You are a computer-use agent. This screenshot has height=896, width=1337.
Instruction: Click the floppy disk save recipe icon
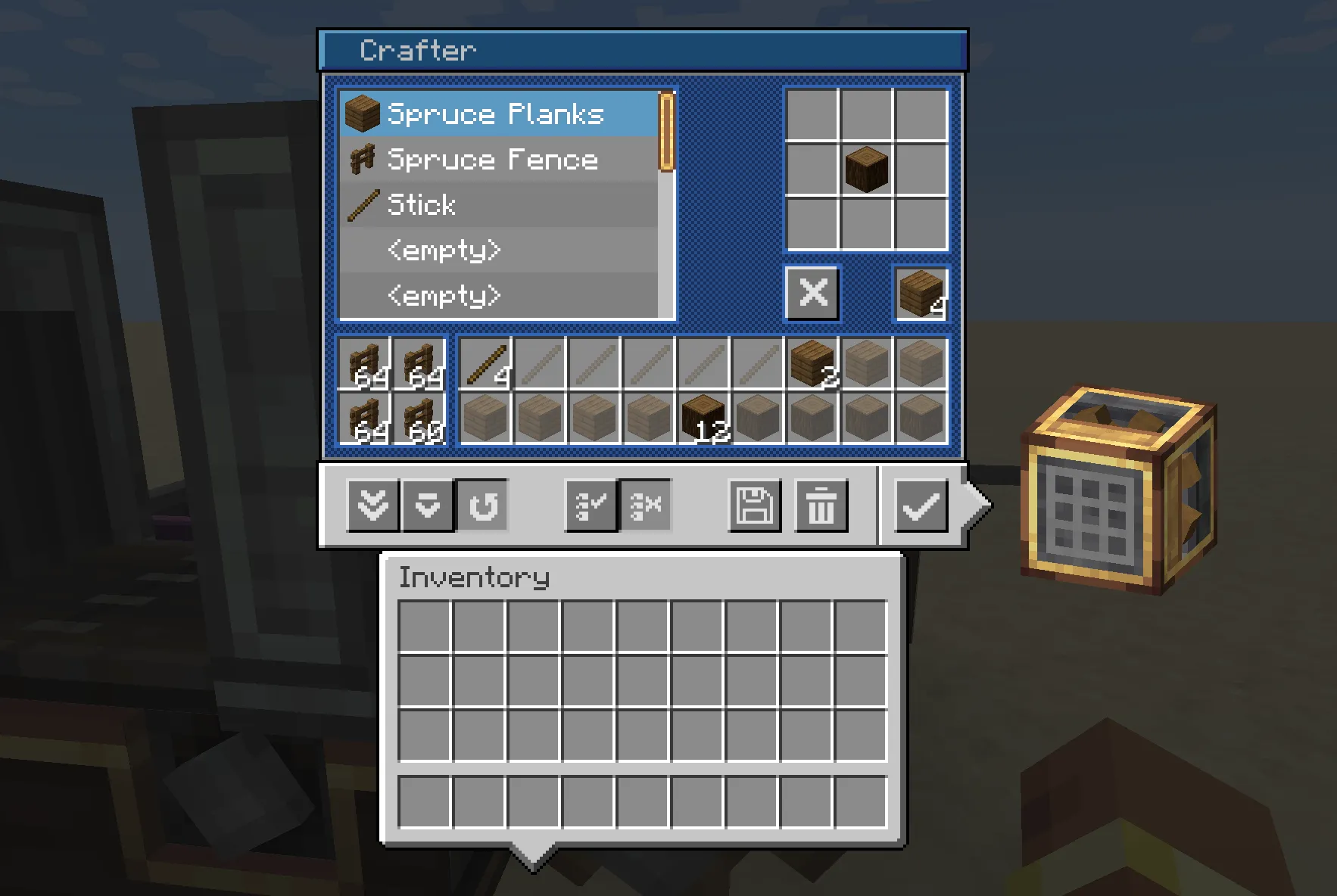click(x=754, y=506)
